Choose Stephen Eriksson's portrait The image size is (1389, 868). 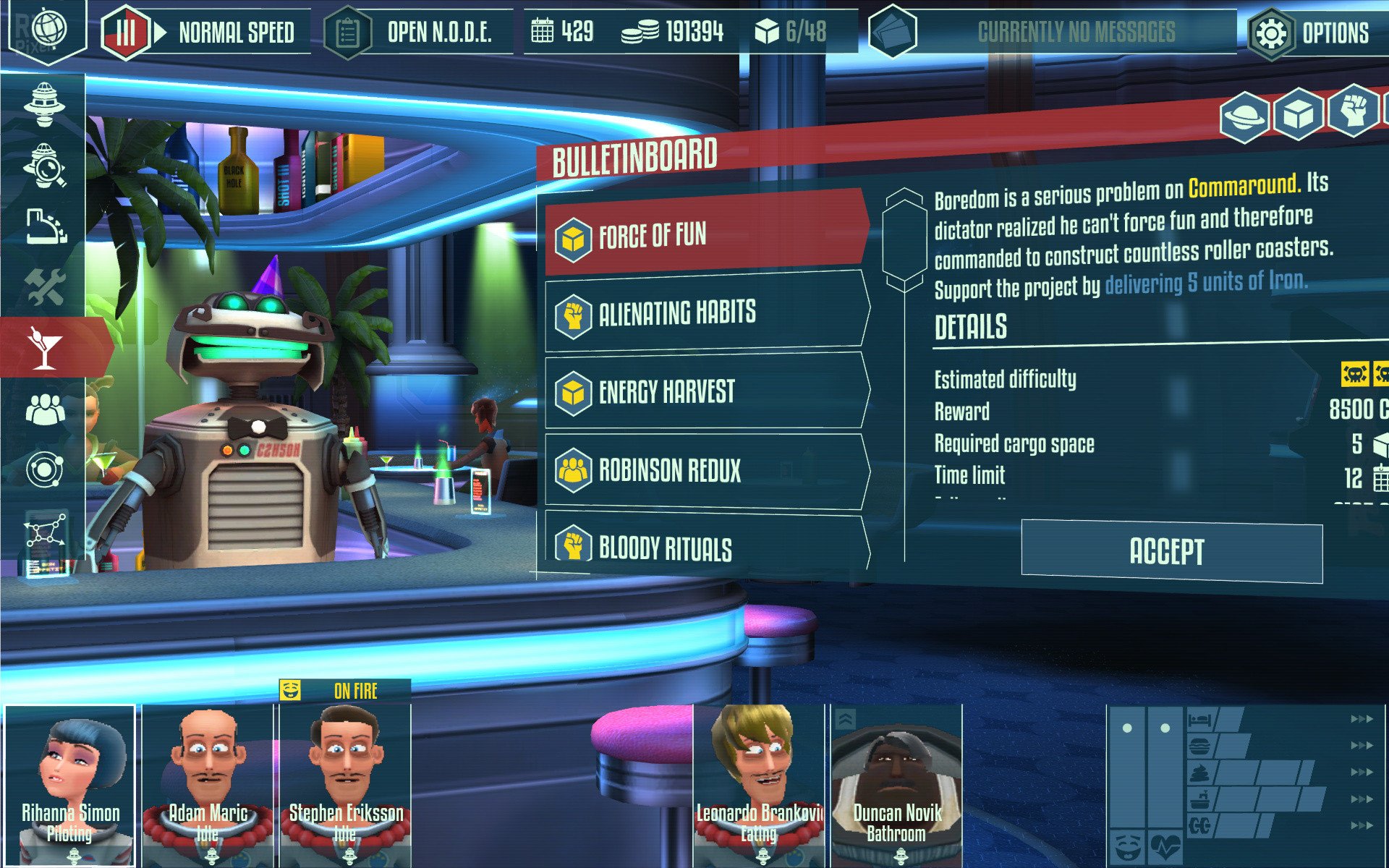click(346, 785)
